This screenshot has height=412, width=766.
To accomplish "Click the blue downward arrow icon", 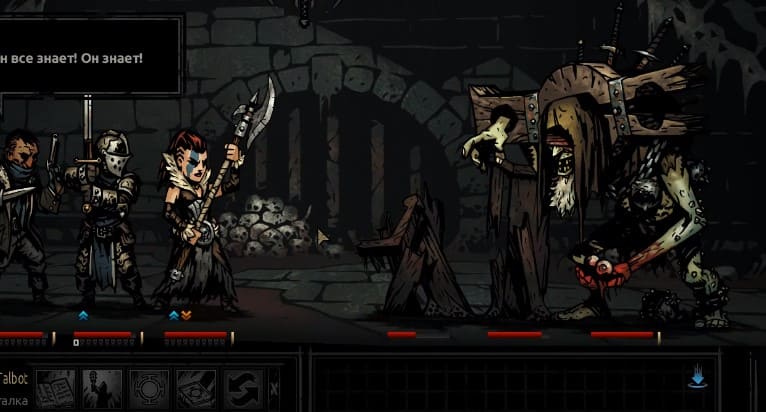I will click(x=699, y=378).
